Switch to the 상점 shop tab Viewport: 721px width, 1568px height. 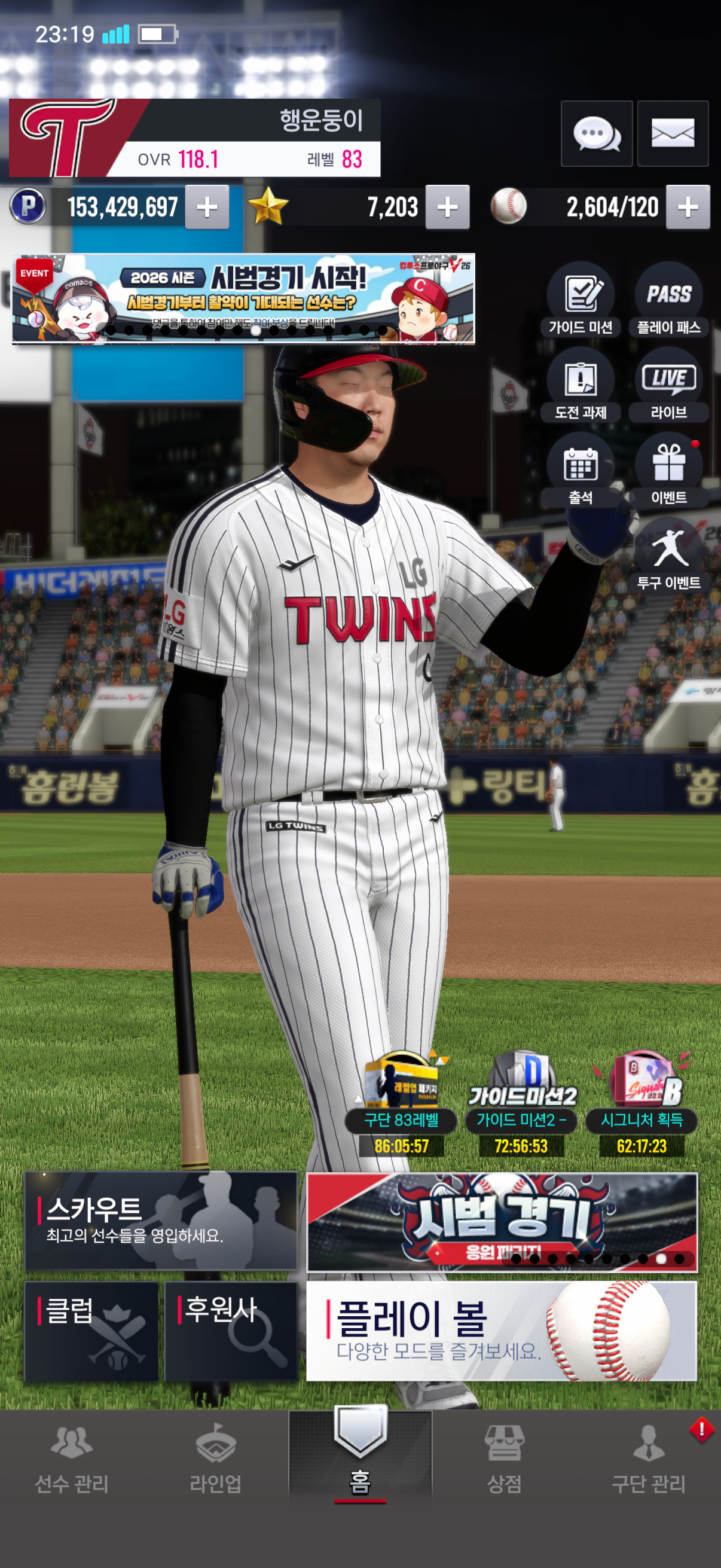pos(504,1461)
